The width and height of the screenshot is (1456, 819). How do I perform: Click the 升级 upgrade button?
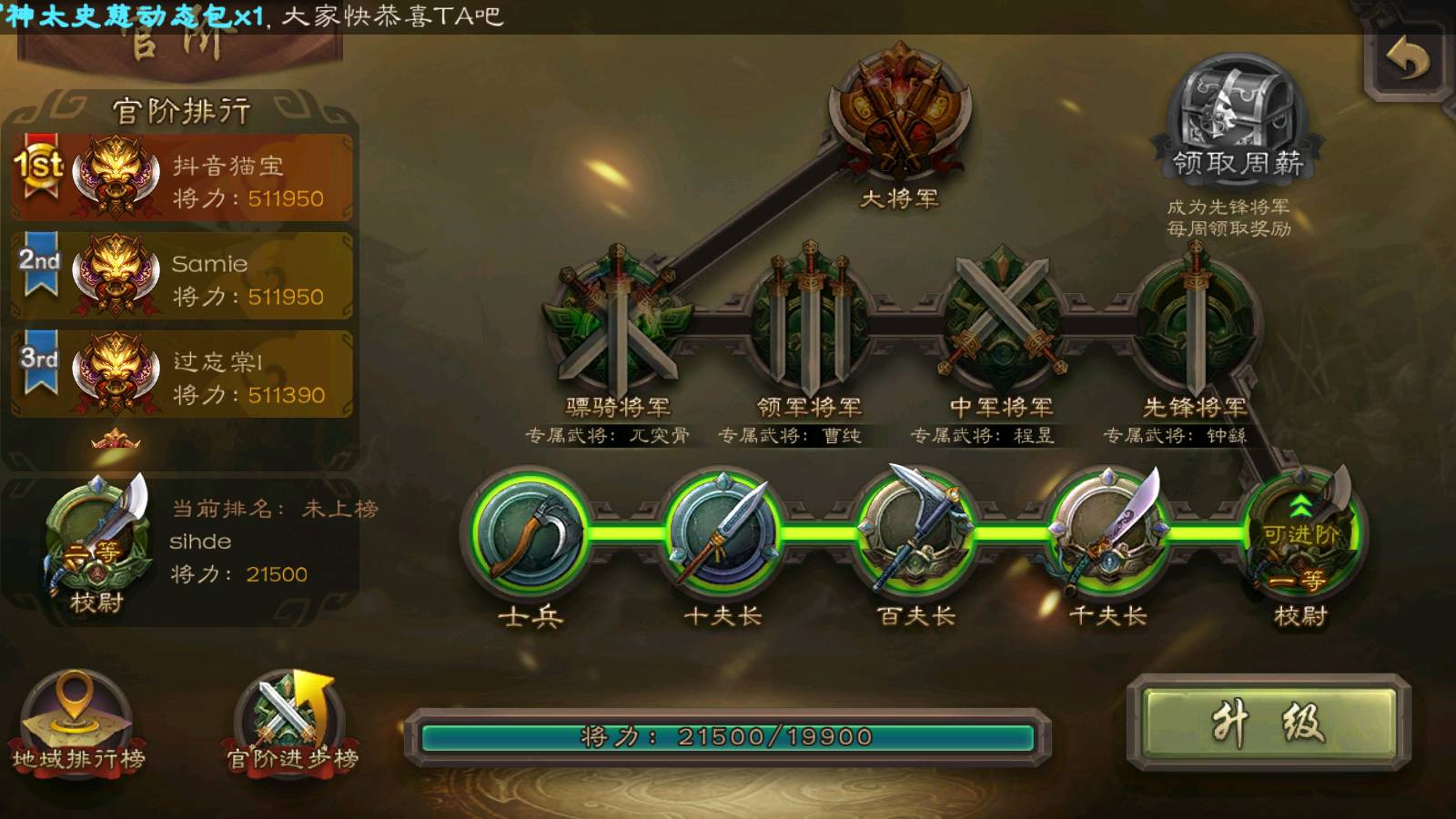pos(1269,723)
